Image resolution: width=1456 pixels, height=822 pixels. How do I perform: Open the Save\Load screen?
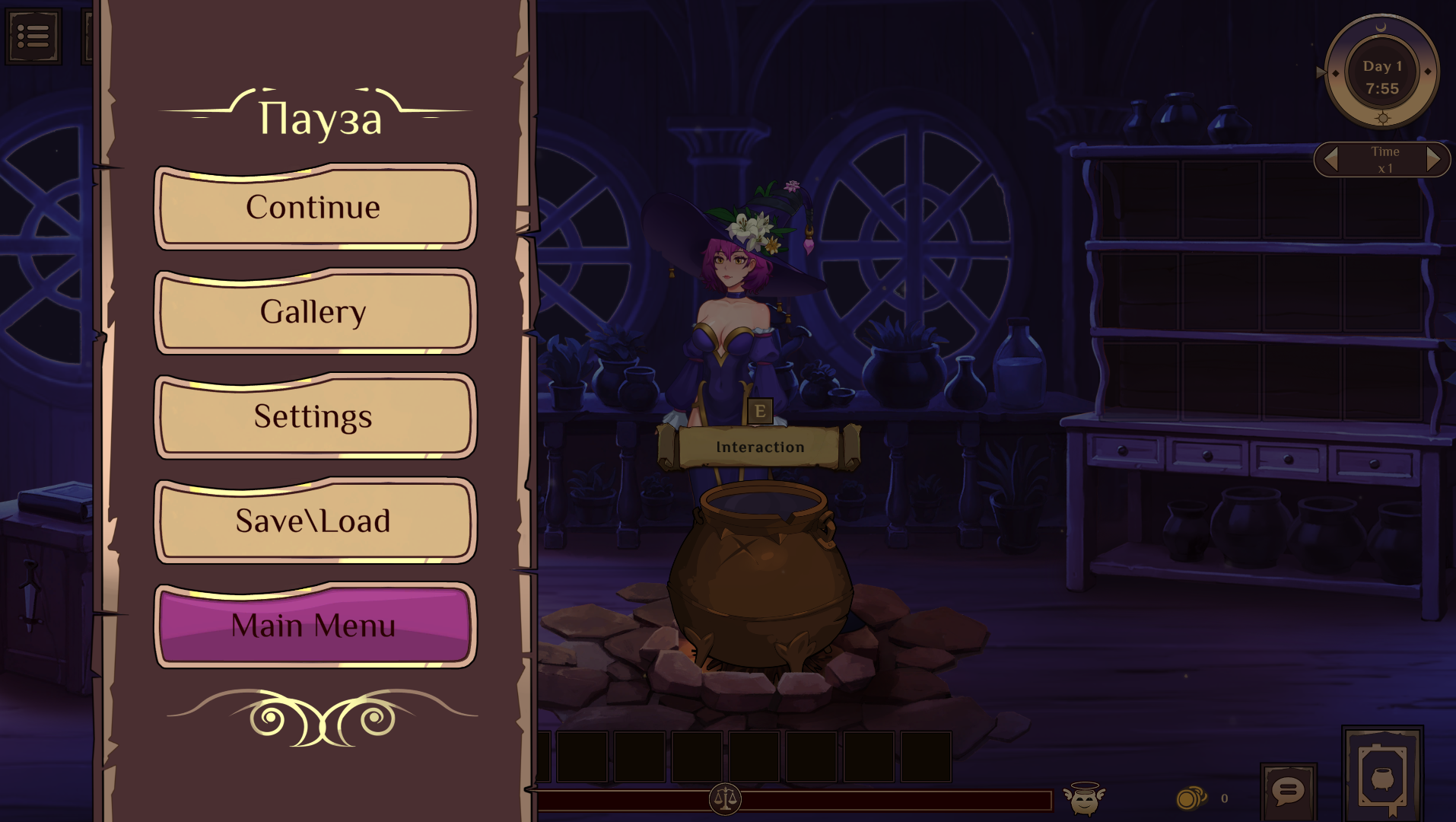314,521
